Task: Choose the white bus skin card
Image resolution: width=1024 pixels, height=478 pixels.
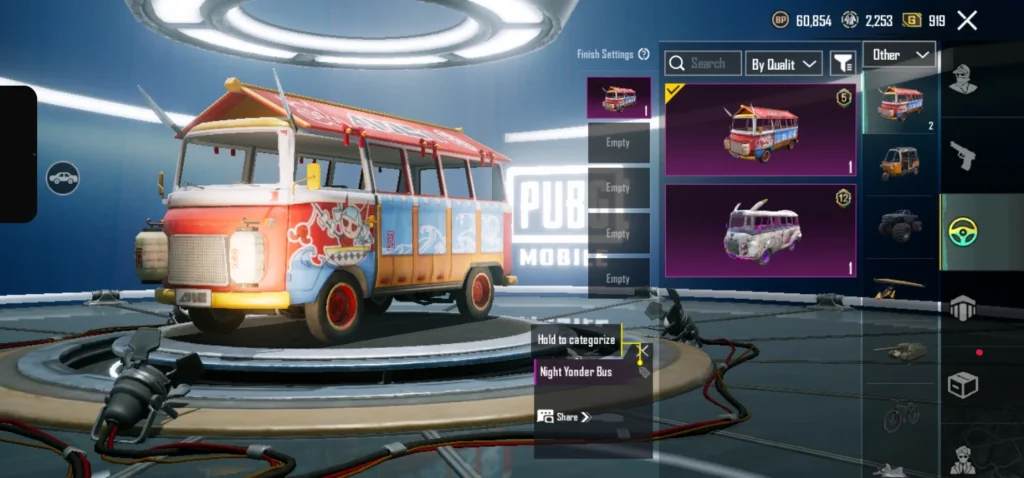Action: (x=760, y=230)
